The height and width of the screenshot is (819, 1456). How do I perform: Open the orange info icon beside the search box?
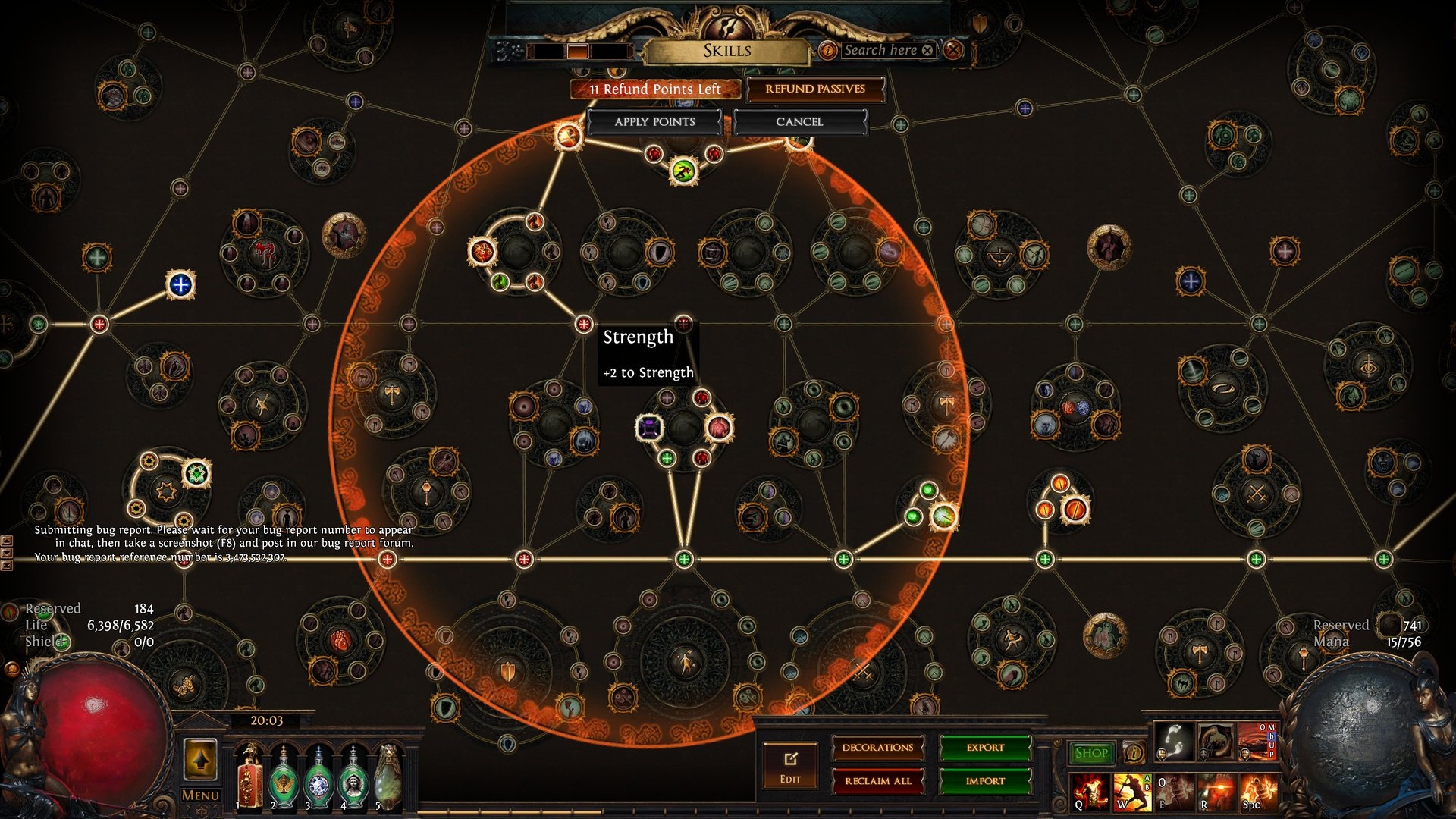pos(827,51)
